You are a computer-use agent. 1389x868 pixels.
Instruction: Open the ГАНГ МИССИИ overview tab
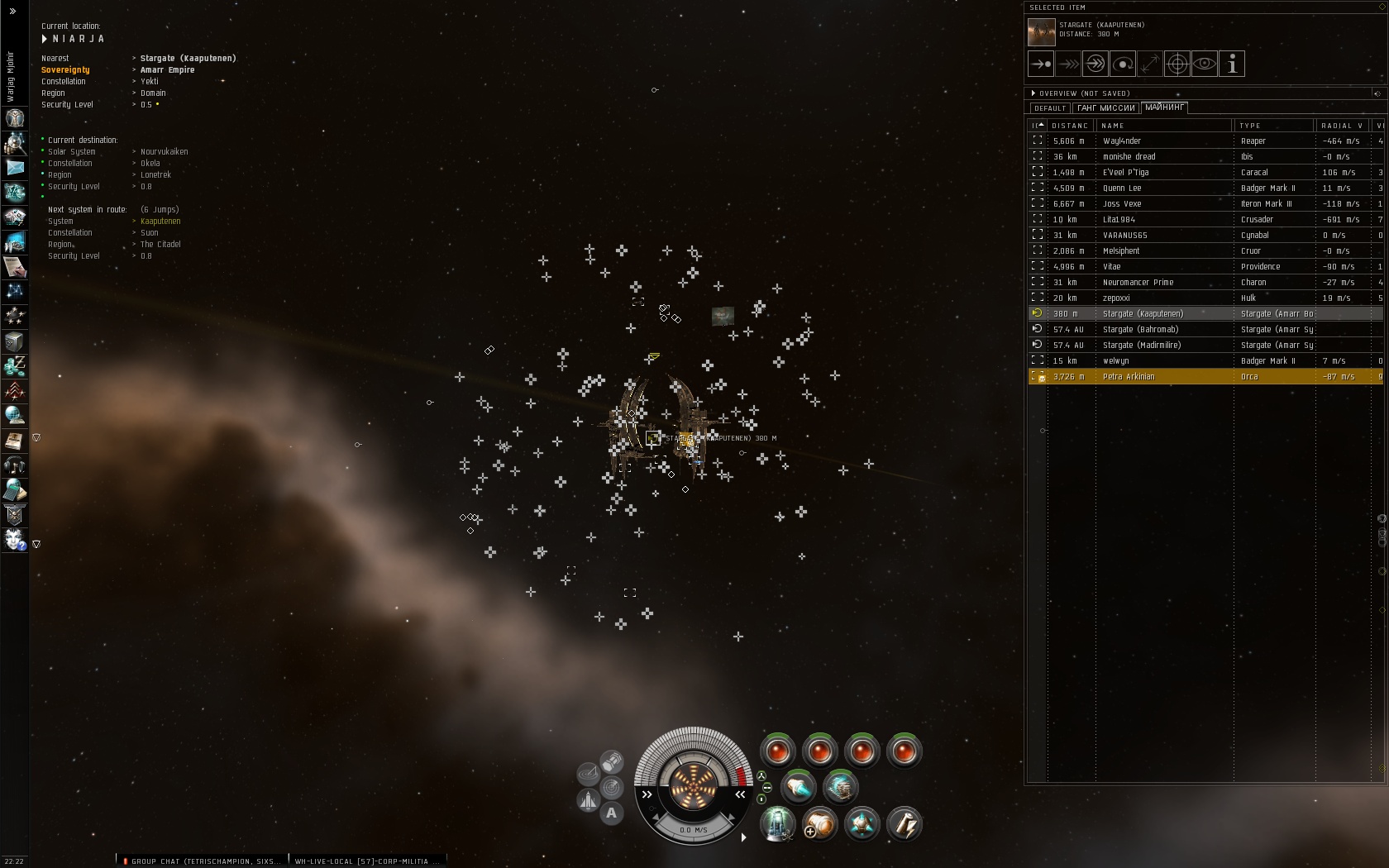point(1106,108)
